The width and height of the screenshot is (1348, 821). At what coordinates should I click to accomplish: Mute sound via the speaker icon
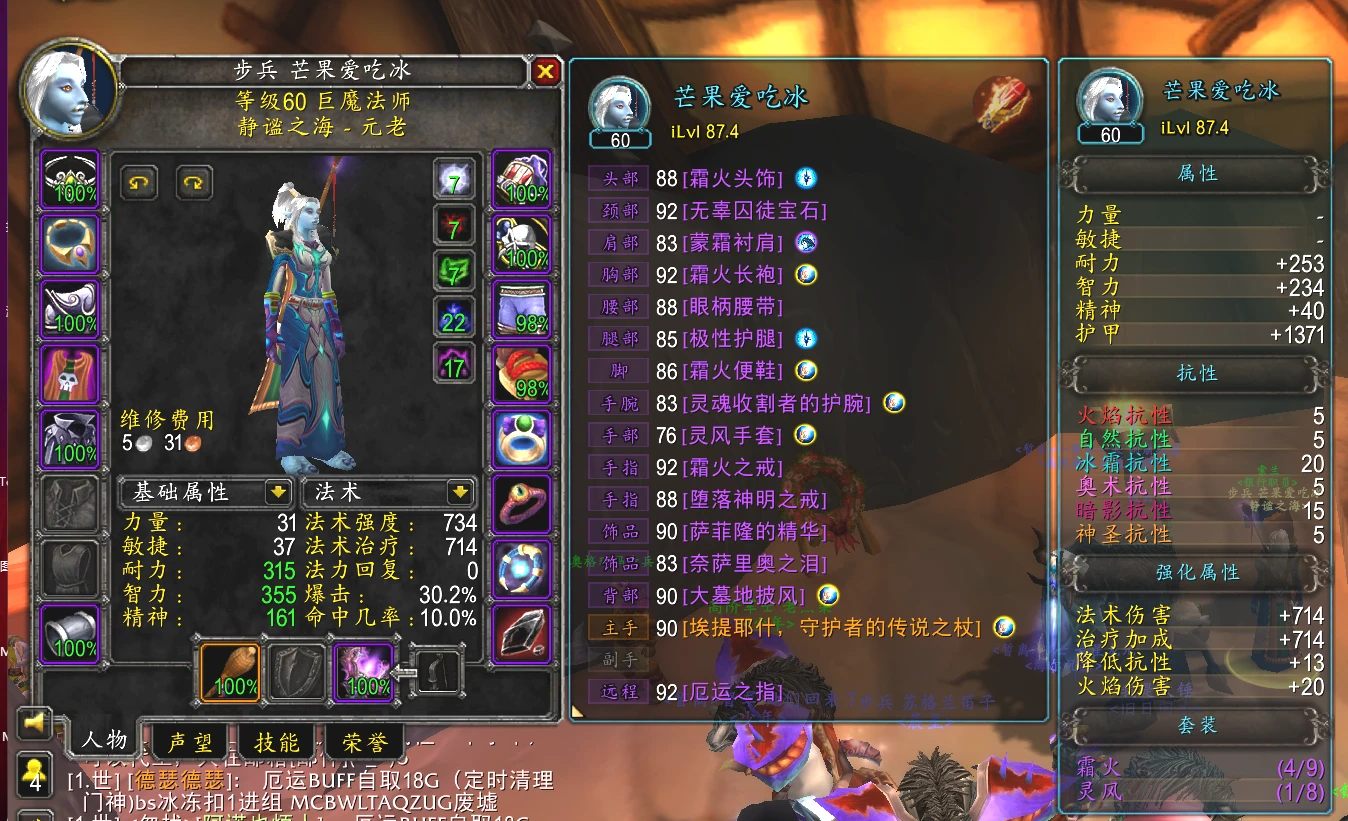(33, 724)
